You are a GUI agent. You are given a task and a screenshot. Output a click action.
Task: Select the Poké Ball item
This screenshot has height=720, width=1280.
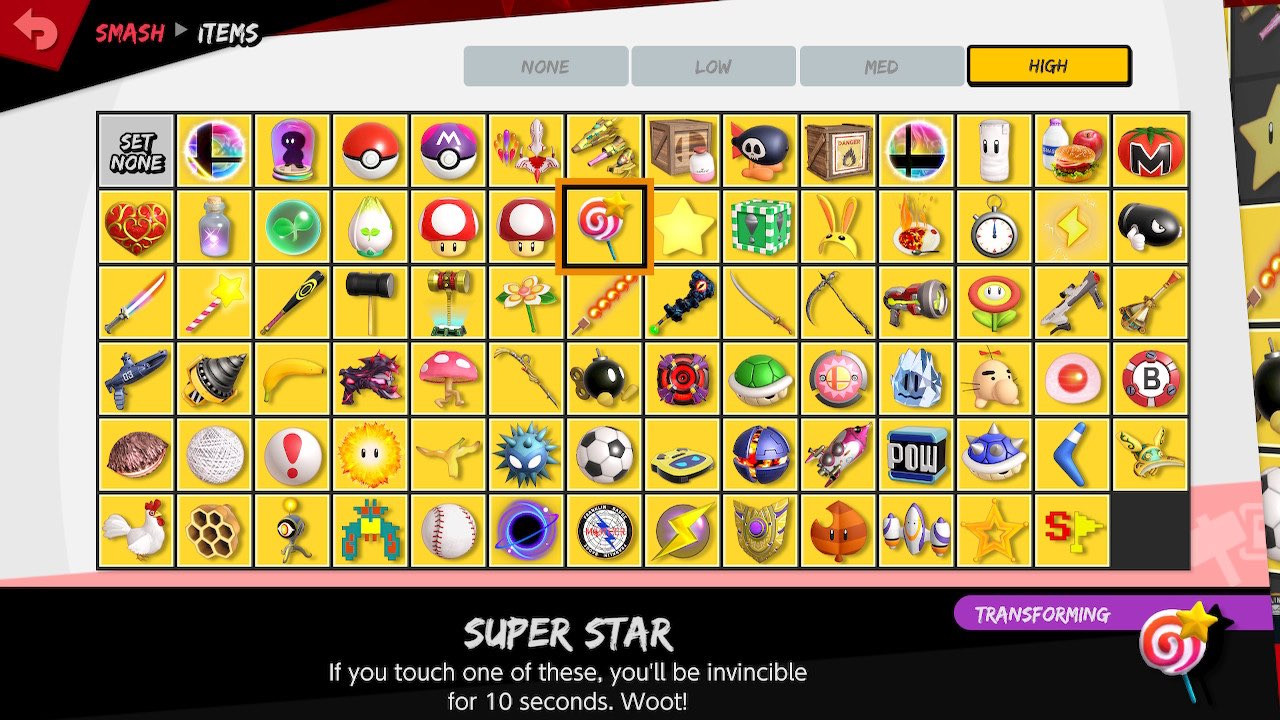(369, 150)
